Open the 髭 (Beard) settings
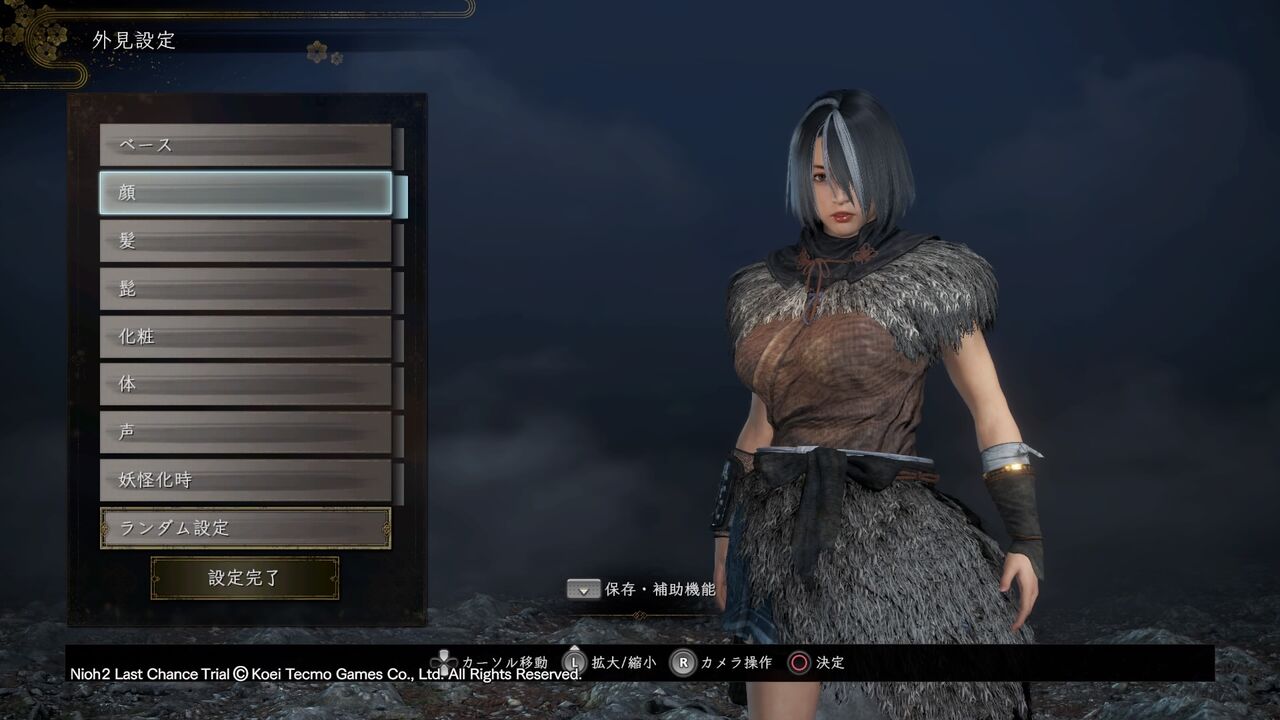 click(x=244, y=288)
